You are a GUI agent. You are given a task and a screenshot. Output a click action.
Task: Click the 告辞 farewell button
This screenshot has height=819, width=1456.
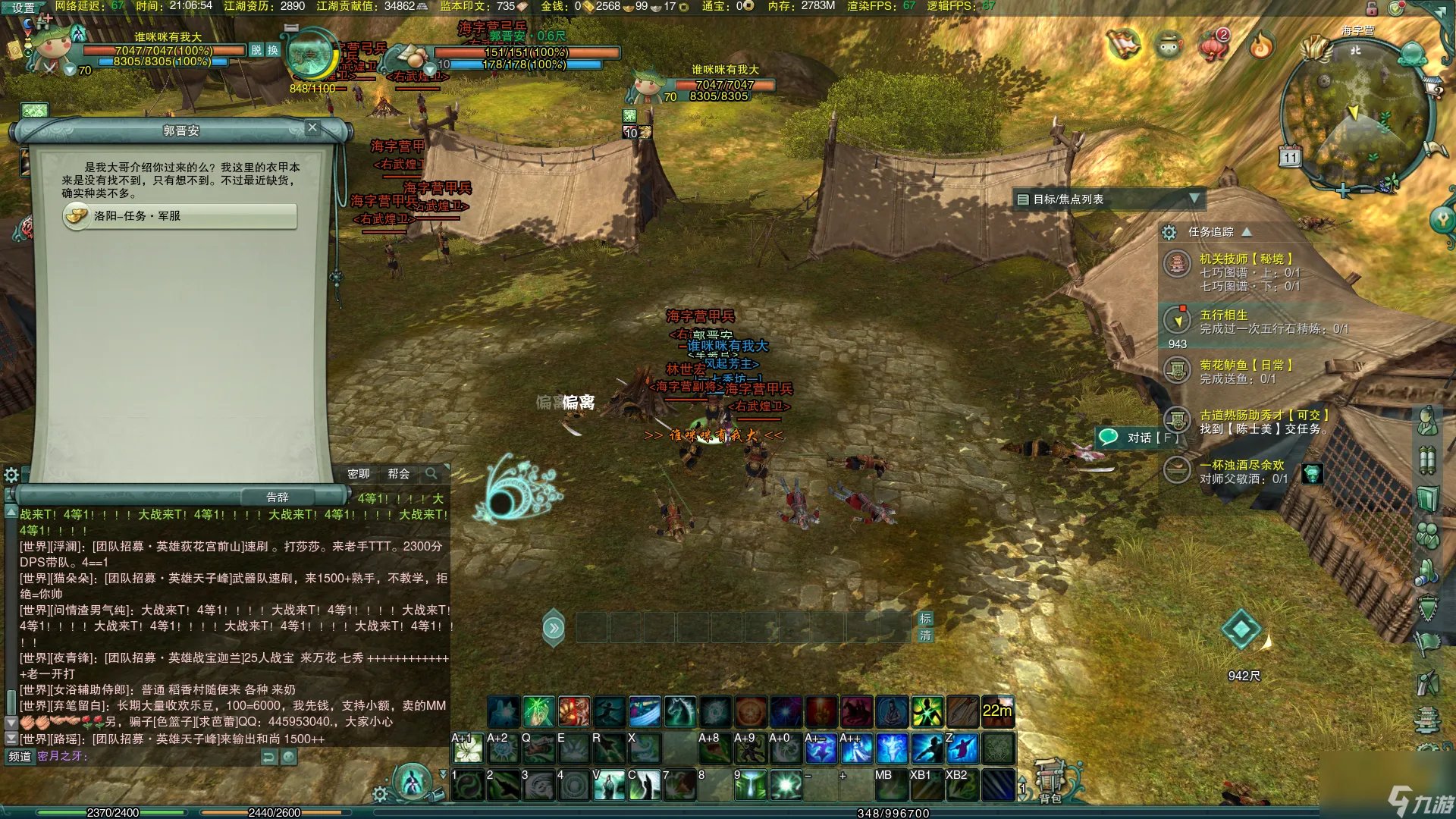pyautogui.click(x=278, y=497)
